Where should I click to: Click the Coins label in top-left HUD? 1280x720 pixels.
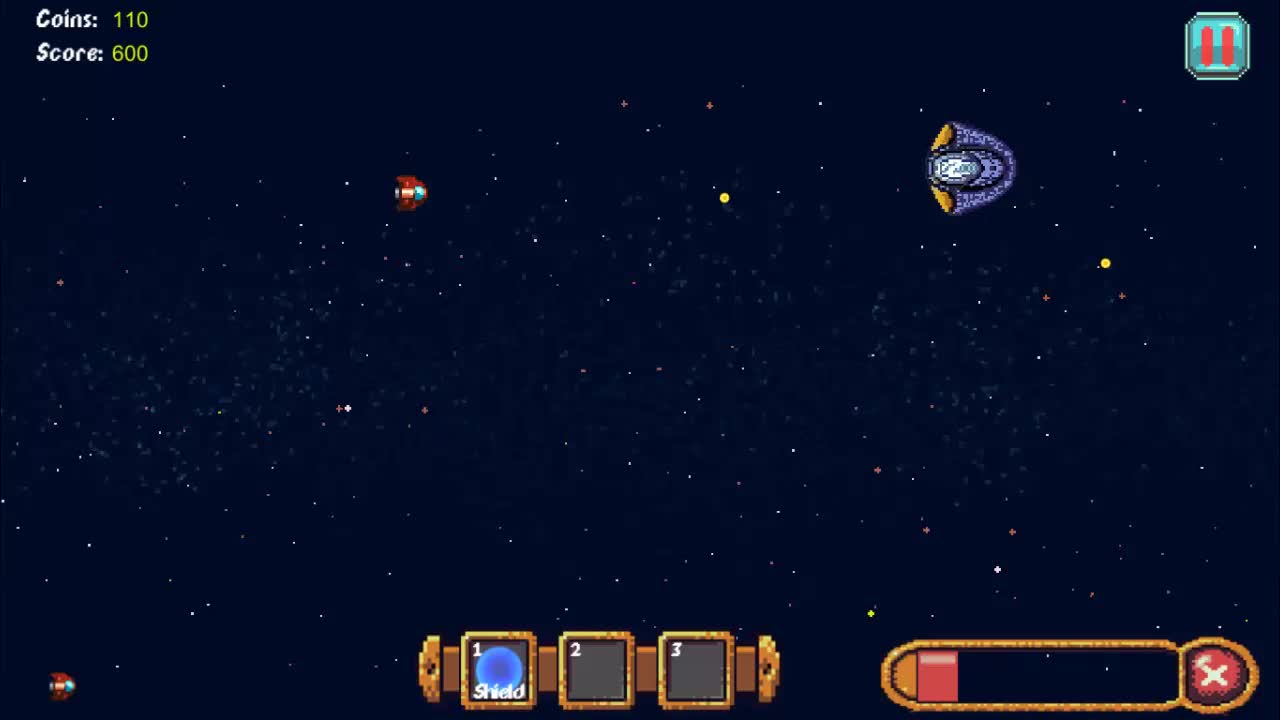(x=65, y=19)
